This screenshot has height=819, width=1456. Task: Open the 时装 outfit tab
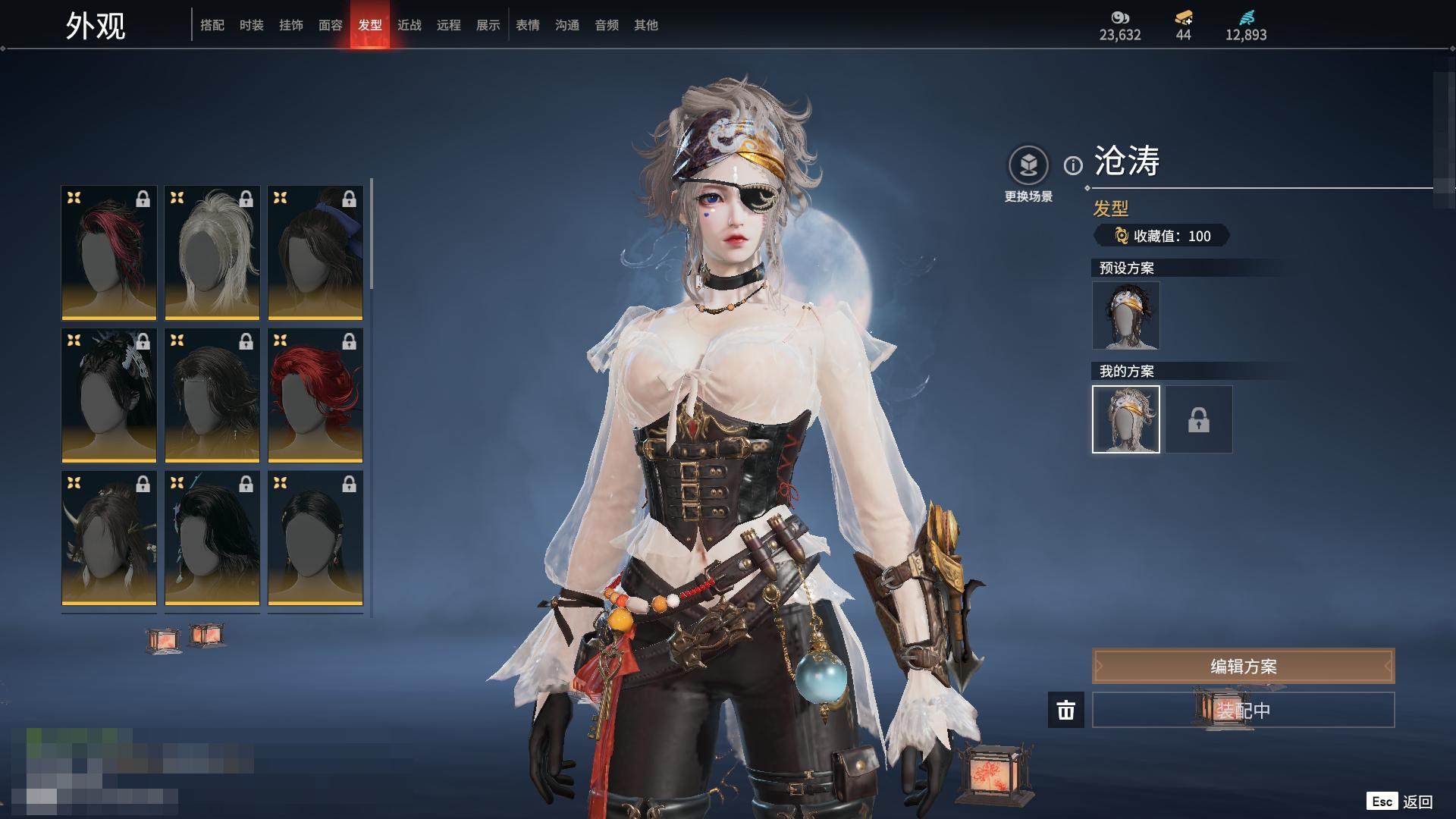[x=252, y=25]
